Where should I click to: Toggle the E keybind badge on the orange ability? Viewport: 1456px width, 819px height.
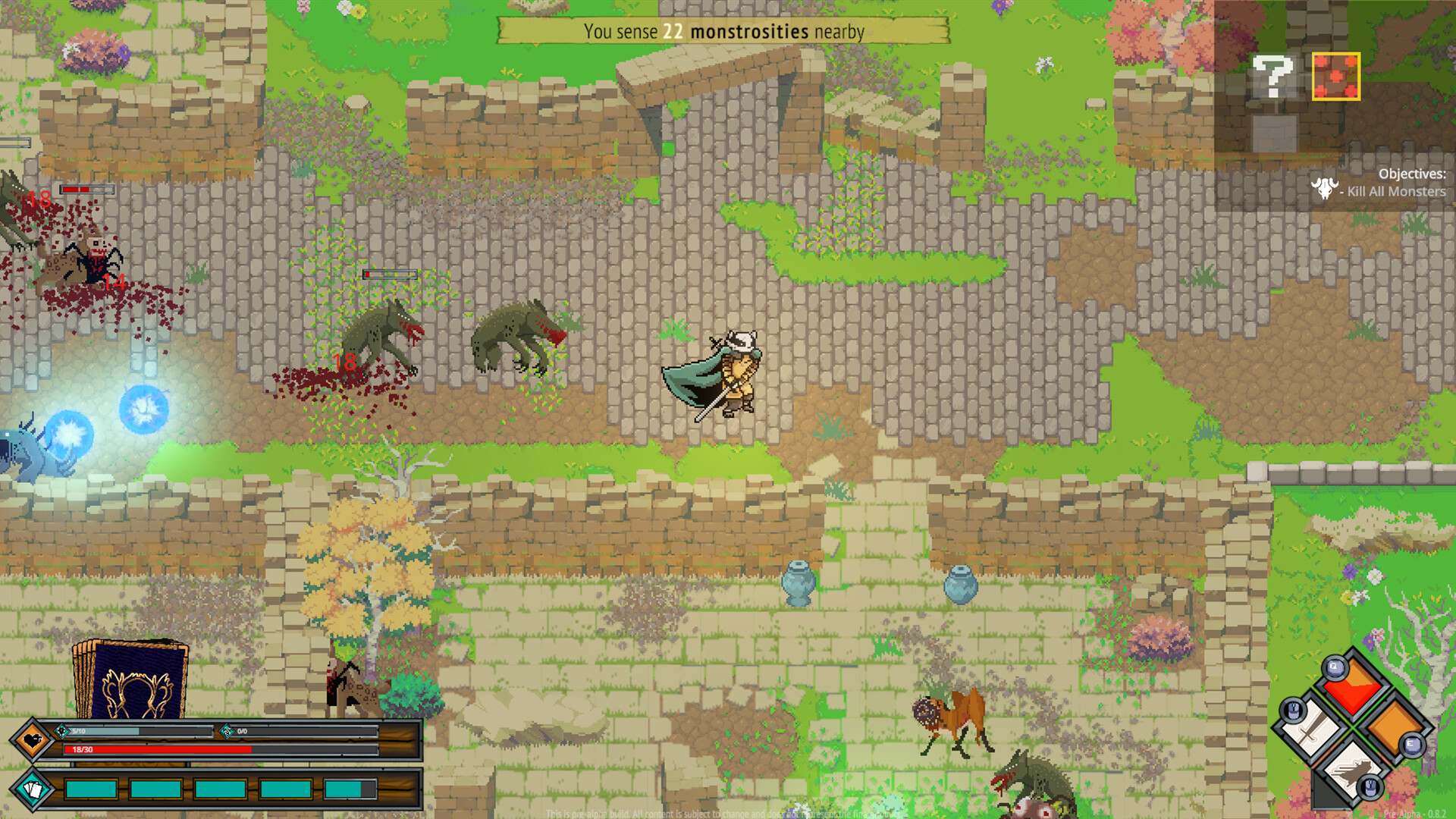pyautogui.click(x=1411, y=745)
